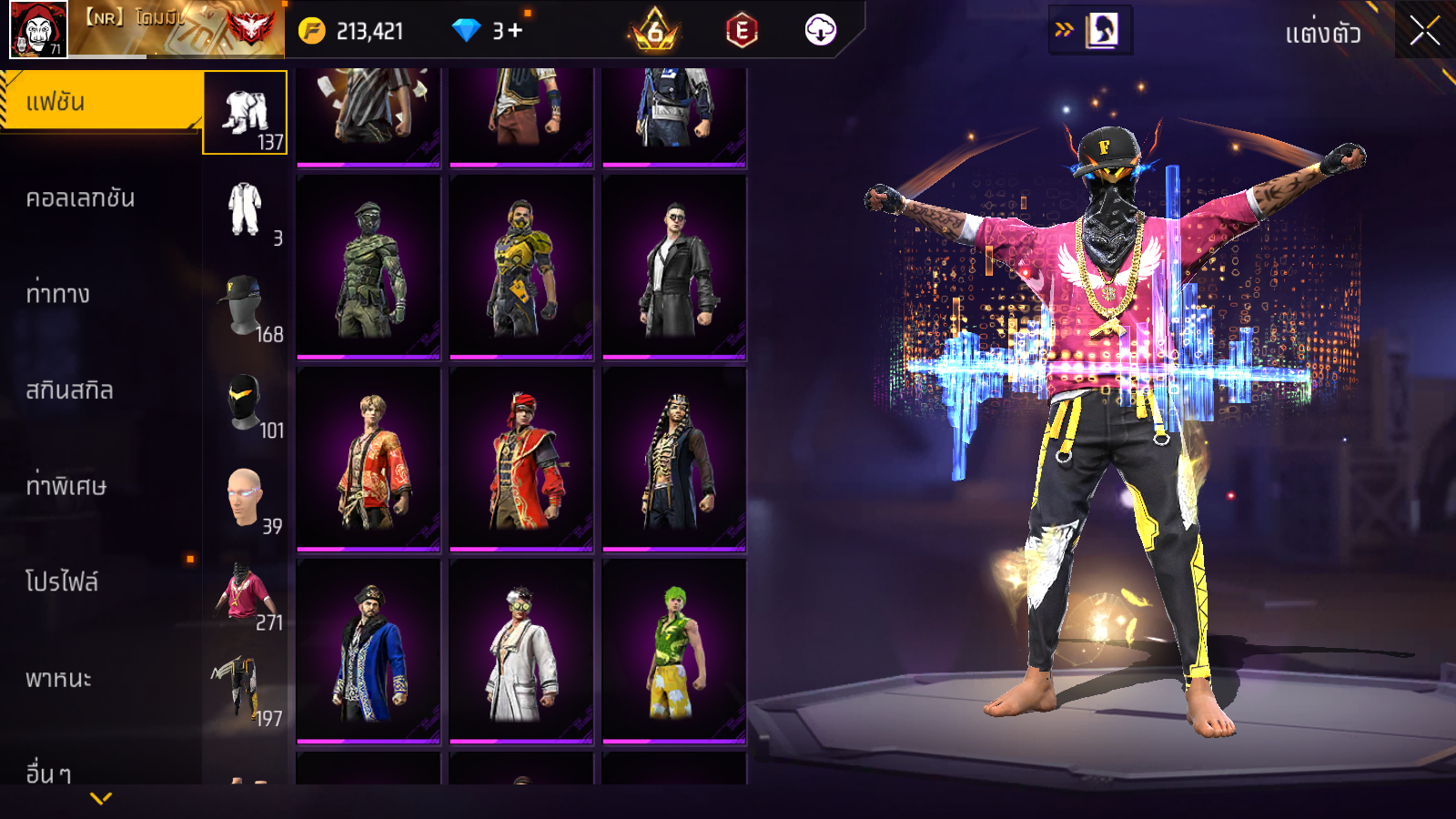Select the white jumpsuit sets category
This screenshot has height=819, width=1456.
[x=246, y=210]
